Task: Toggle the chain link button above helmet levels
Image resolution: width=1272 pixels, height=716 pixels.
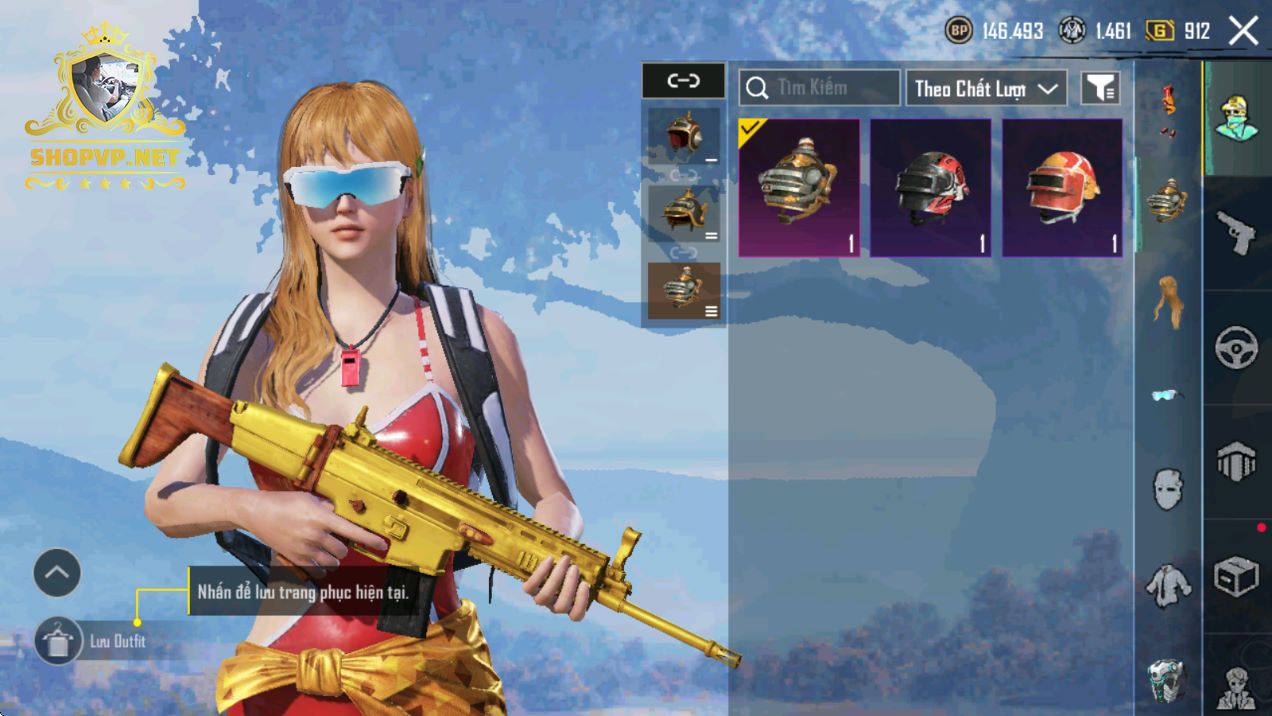Action: (683, 80)
